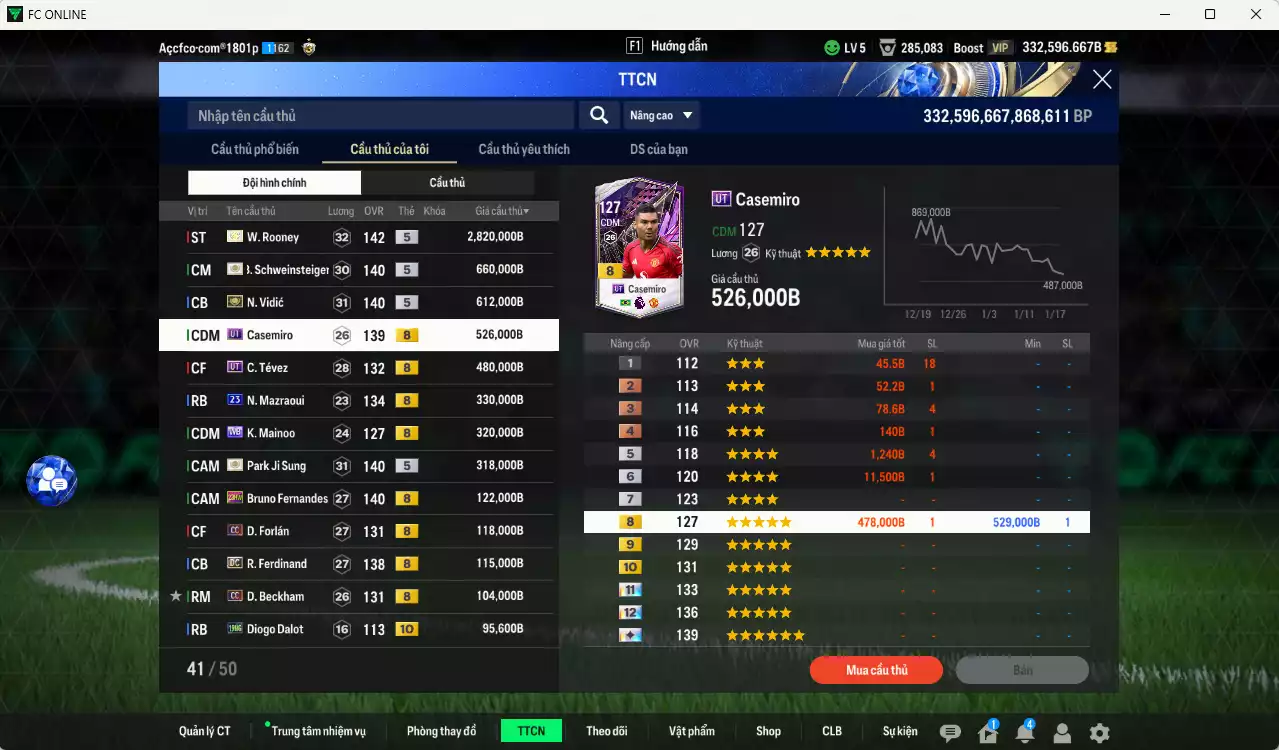The image size is (1279, 750).
Task: Switch to the Cầu thủ phổ biến tab
Action: tap(254, 150)
